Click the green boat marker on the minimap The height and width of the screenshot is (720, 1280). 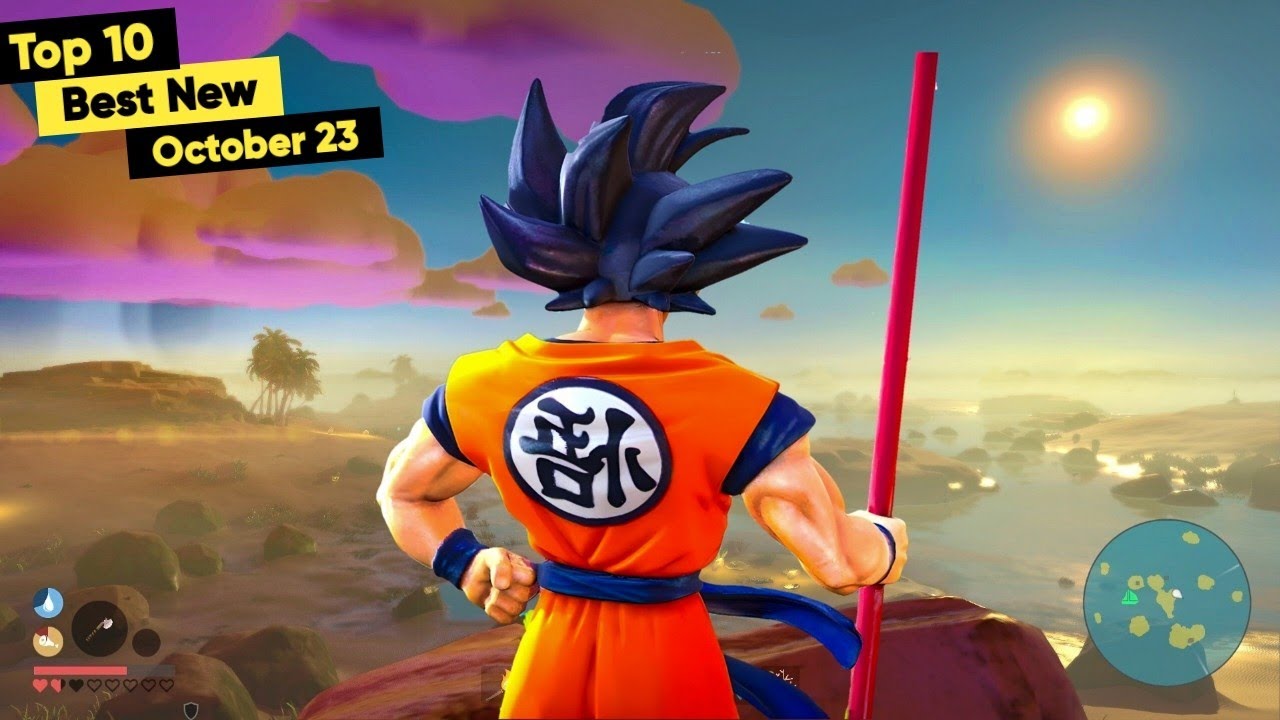[x=1129, y=597]
